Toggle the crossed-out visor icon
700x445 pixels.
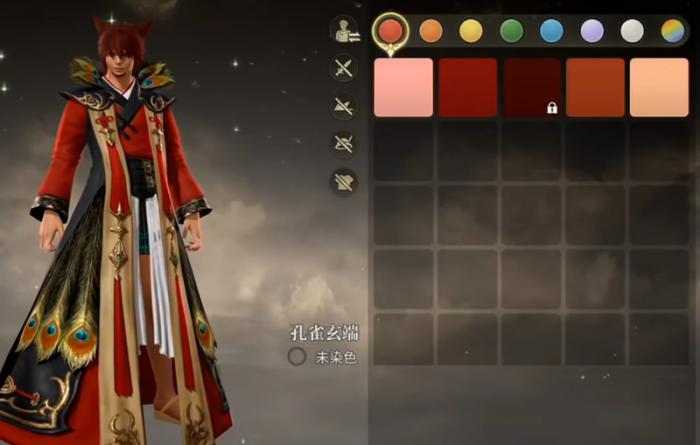[x=344, y=143]
